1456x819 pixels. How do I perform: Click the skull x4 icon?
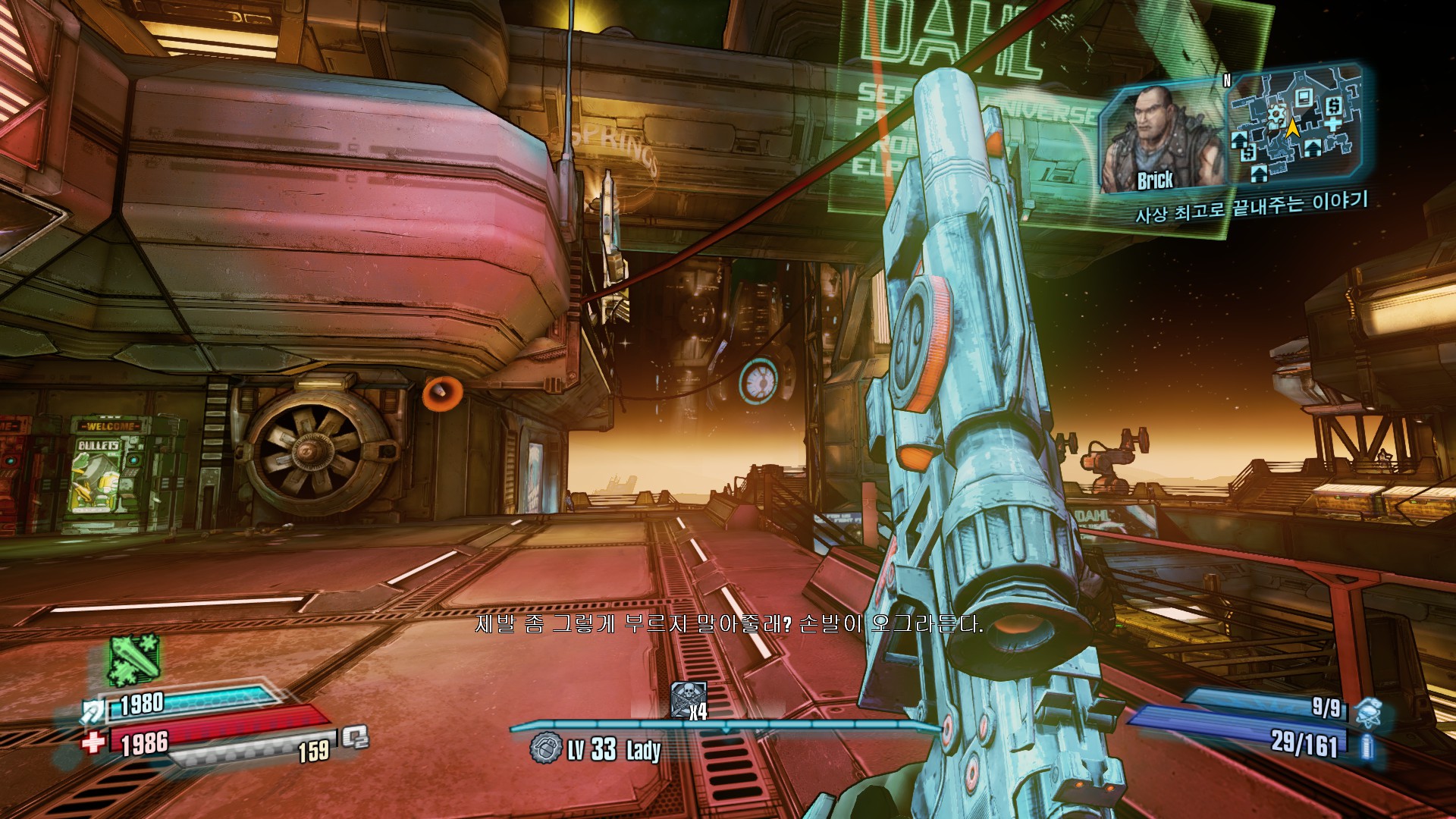click(x=689, y=700)
